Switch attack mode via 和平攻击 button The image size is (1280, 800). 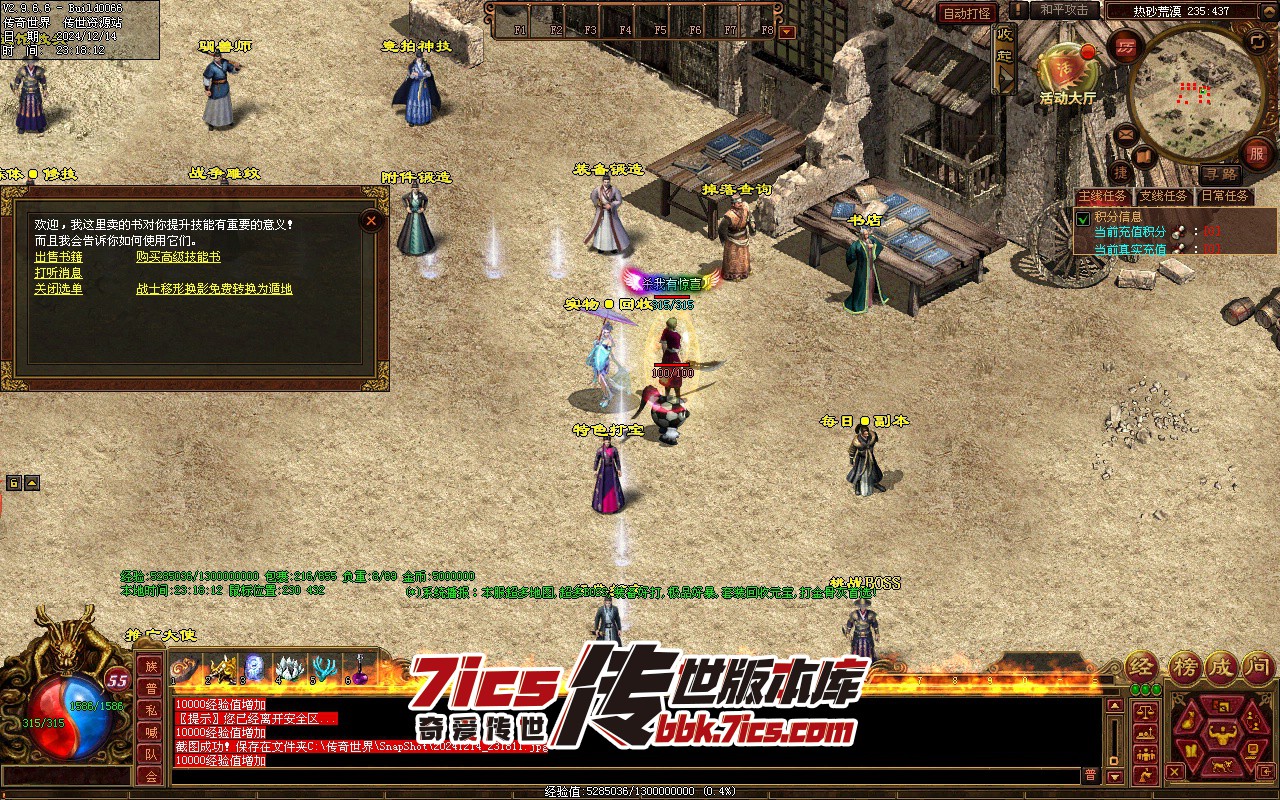point(1064,10)
